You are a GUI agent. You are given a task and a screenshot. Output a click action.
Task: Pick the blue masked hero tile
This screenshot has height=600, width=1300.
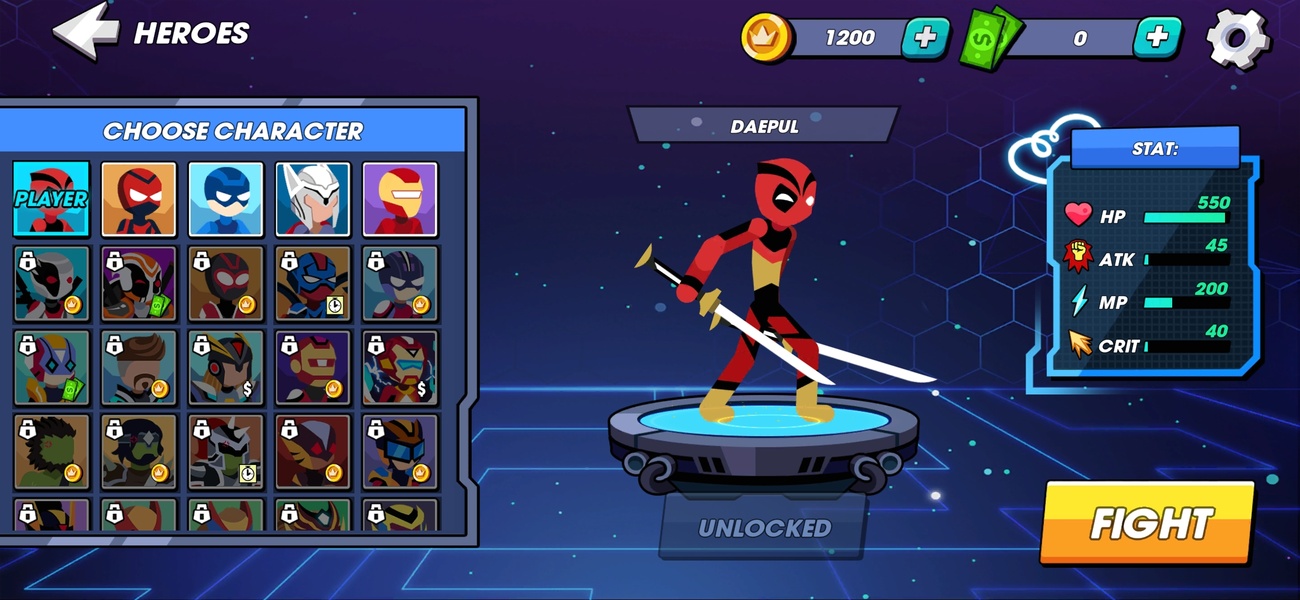(x=226, y=198)
